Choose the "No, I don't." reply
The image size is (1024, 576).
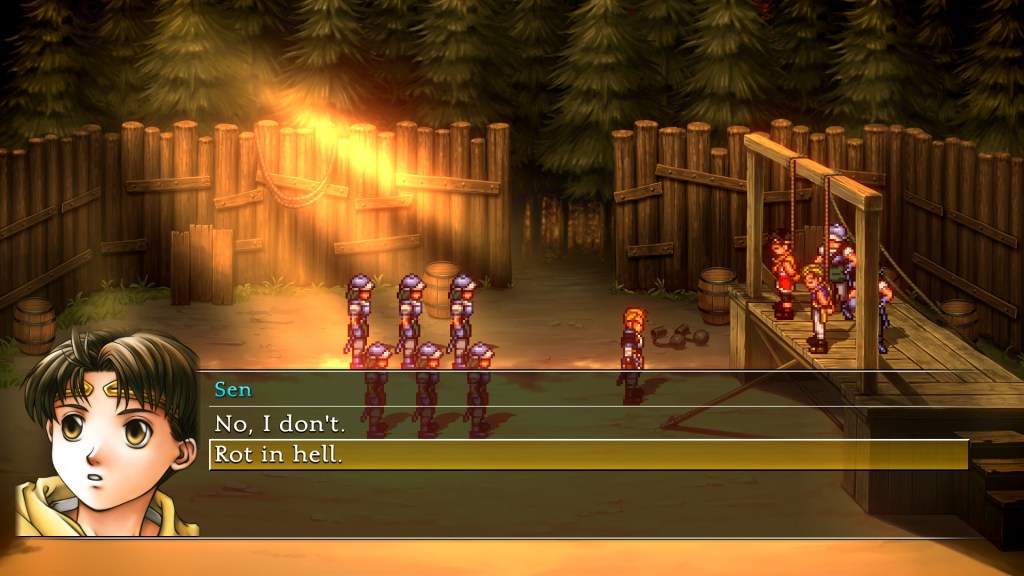[280, 424]
